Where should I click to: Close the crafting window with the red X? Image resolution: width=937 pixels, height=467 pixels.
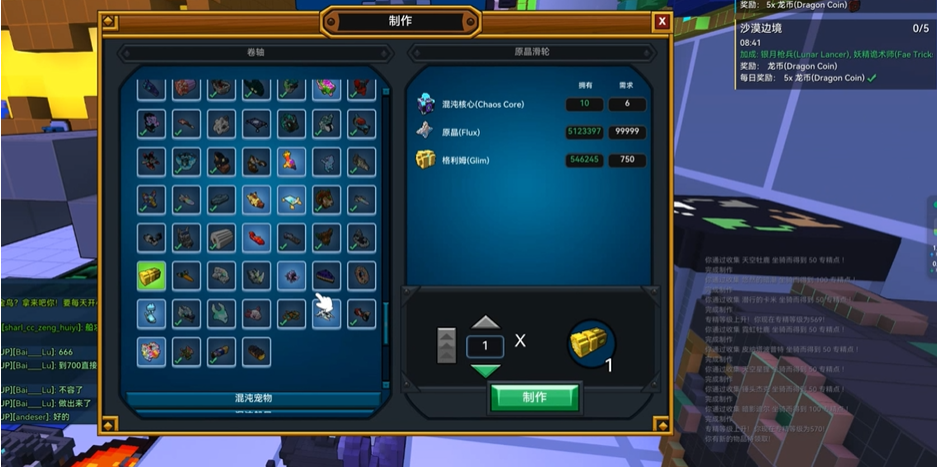pos(661,21)
